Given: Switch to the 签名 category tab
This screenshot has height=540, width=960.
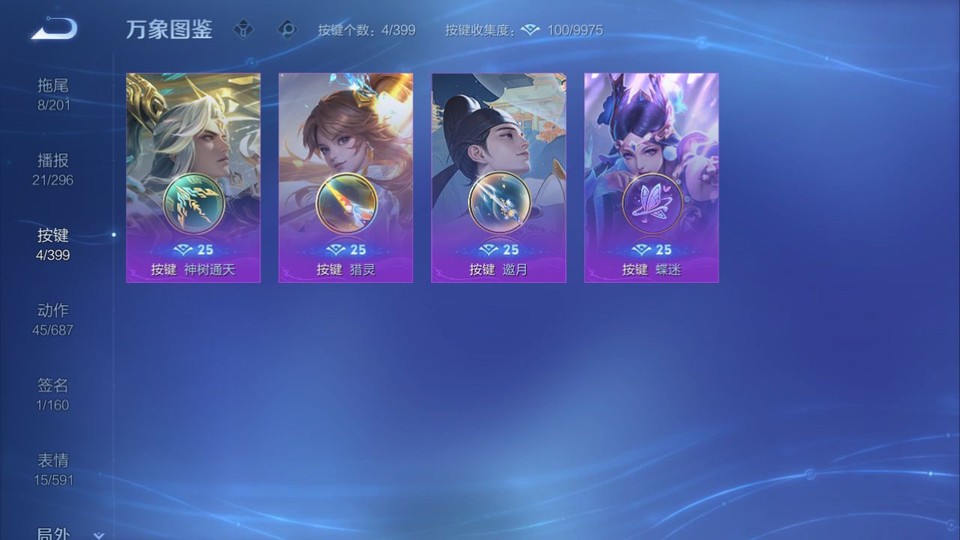Looking at the screenshot, I should click(54, 394).
